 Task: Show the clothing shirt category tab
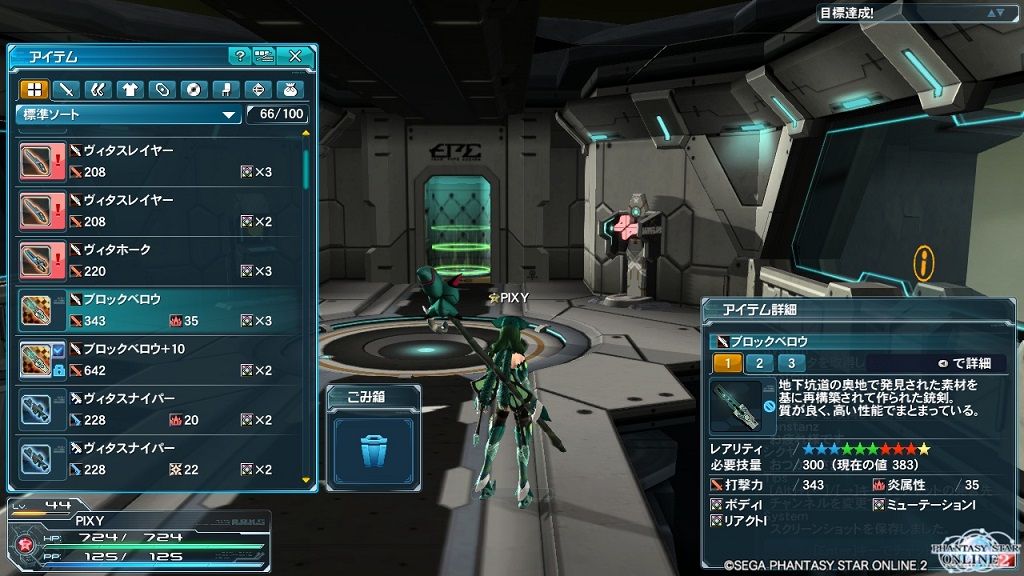click(x=130, y=89)
